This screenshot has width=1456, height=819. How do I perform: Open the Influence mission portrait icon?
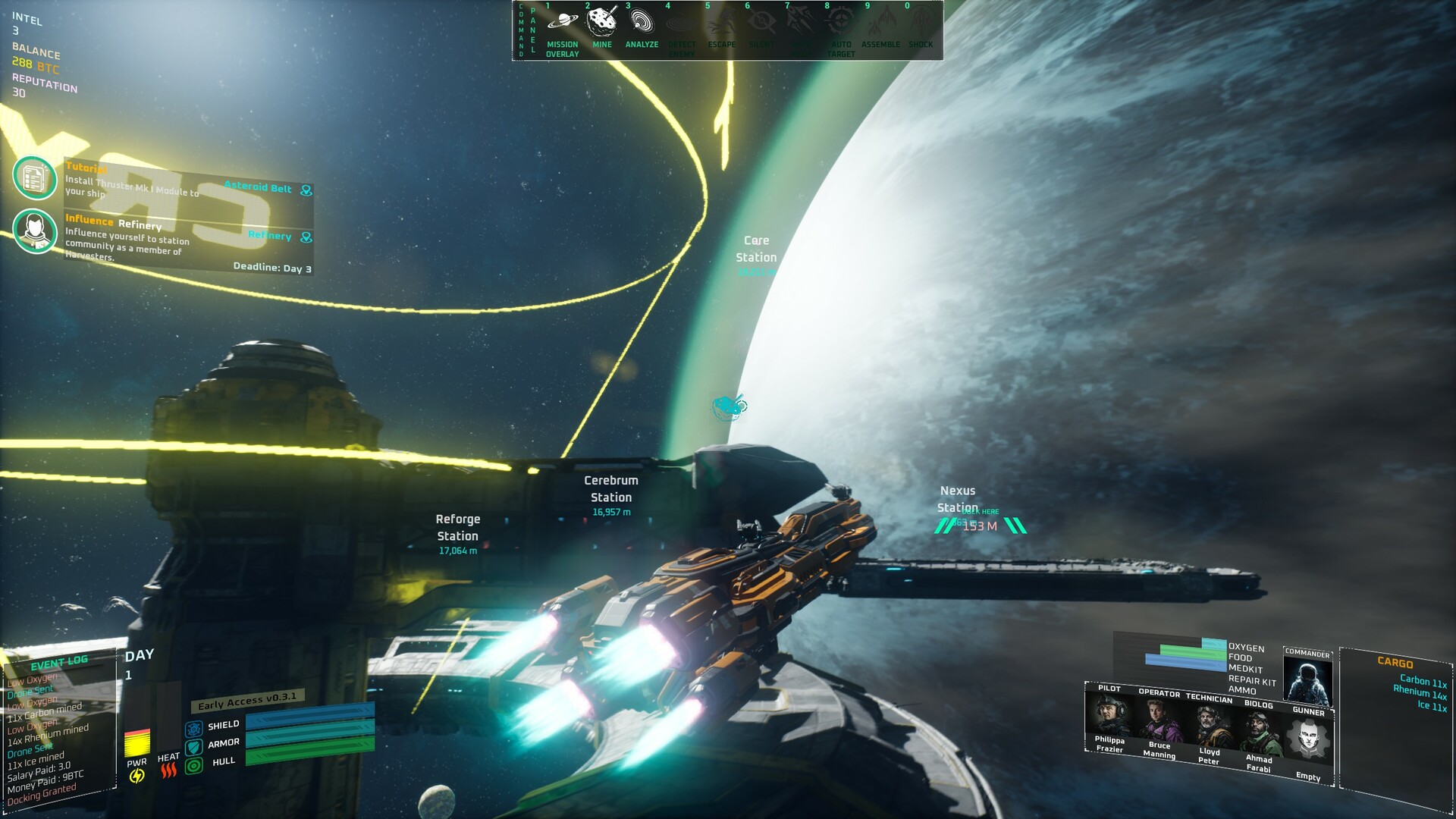pyautogui.click(x=35, y=231)
